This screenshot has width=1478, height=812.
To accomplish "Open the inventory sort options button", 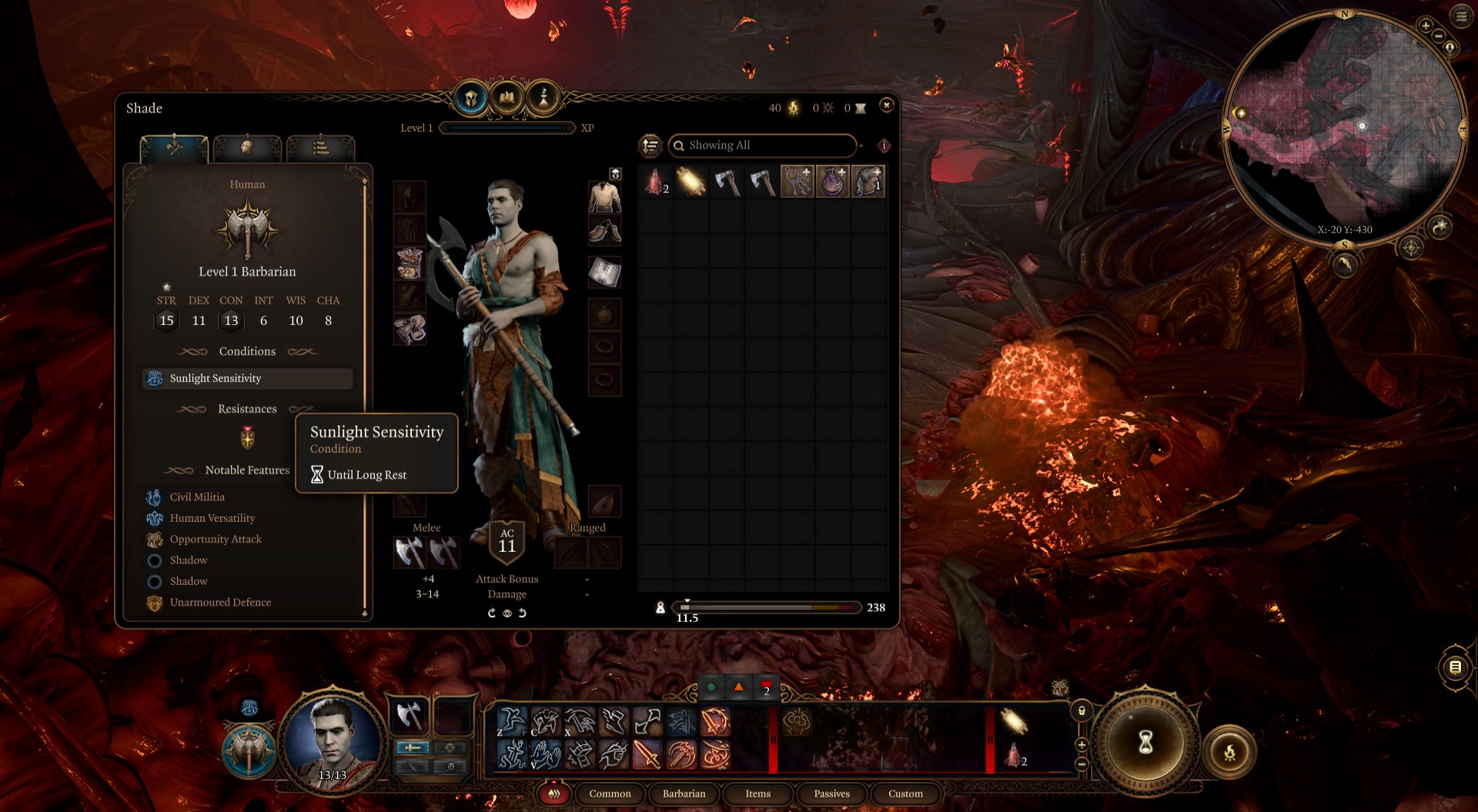I will coord(650,145).
